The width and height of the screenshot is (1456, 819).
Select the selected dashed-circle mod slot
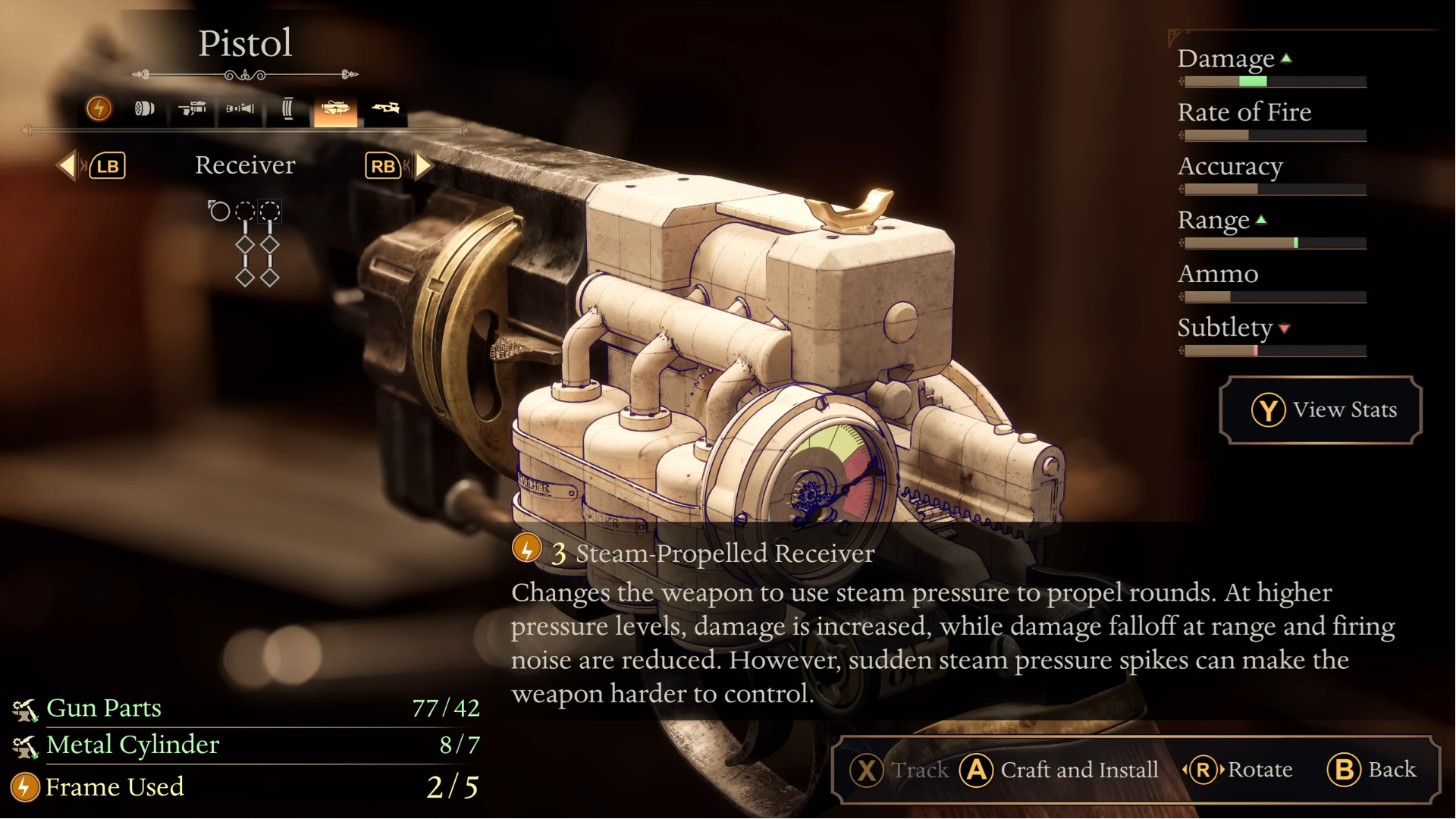tap(270, 212)
